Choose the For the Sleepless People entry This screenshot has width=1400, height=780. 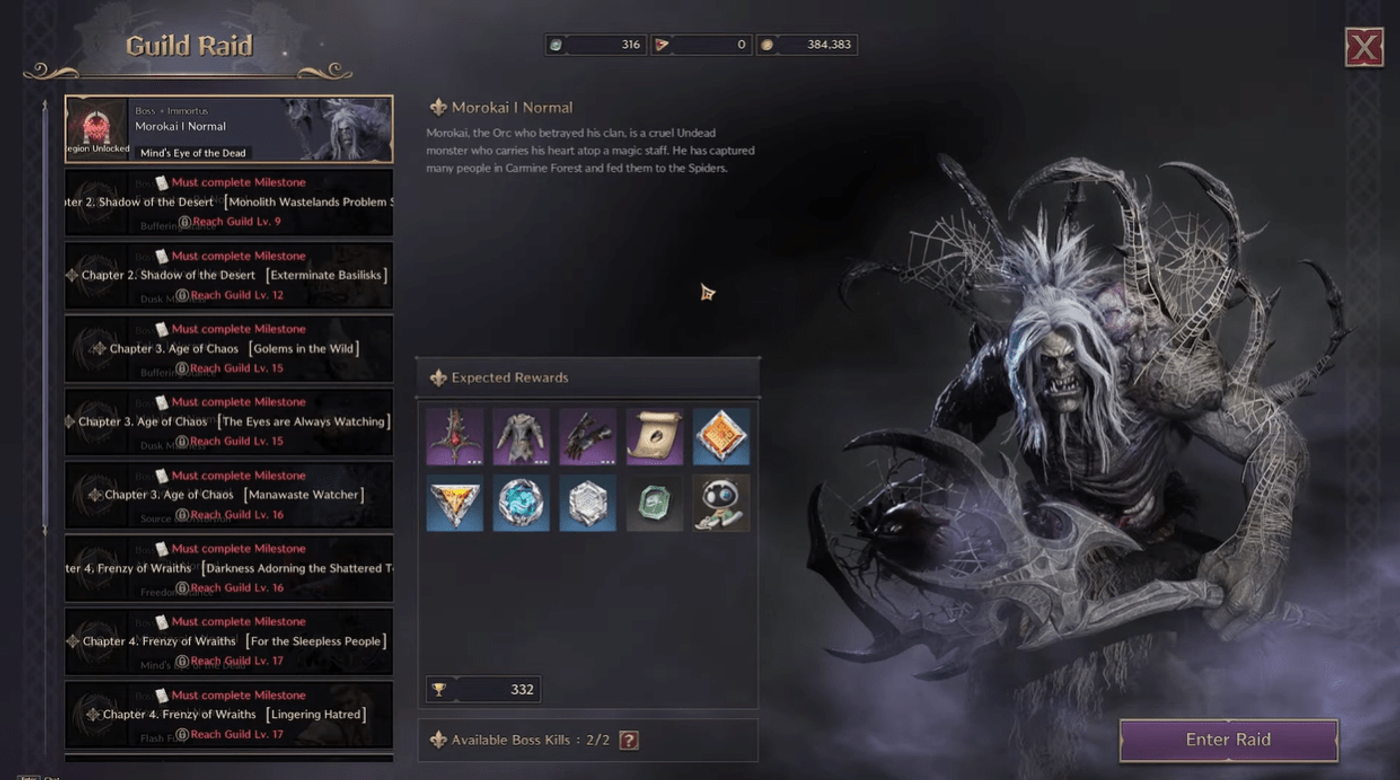click(x=229, y=641)
